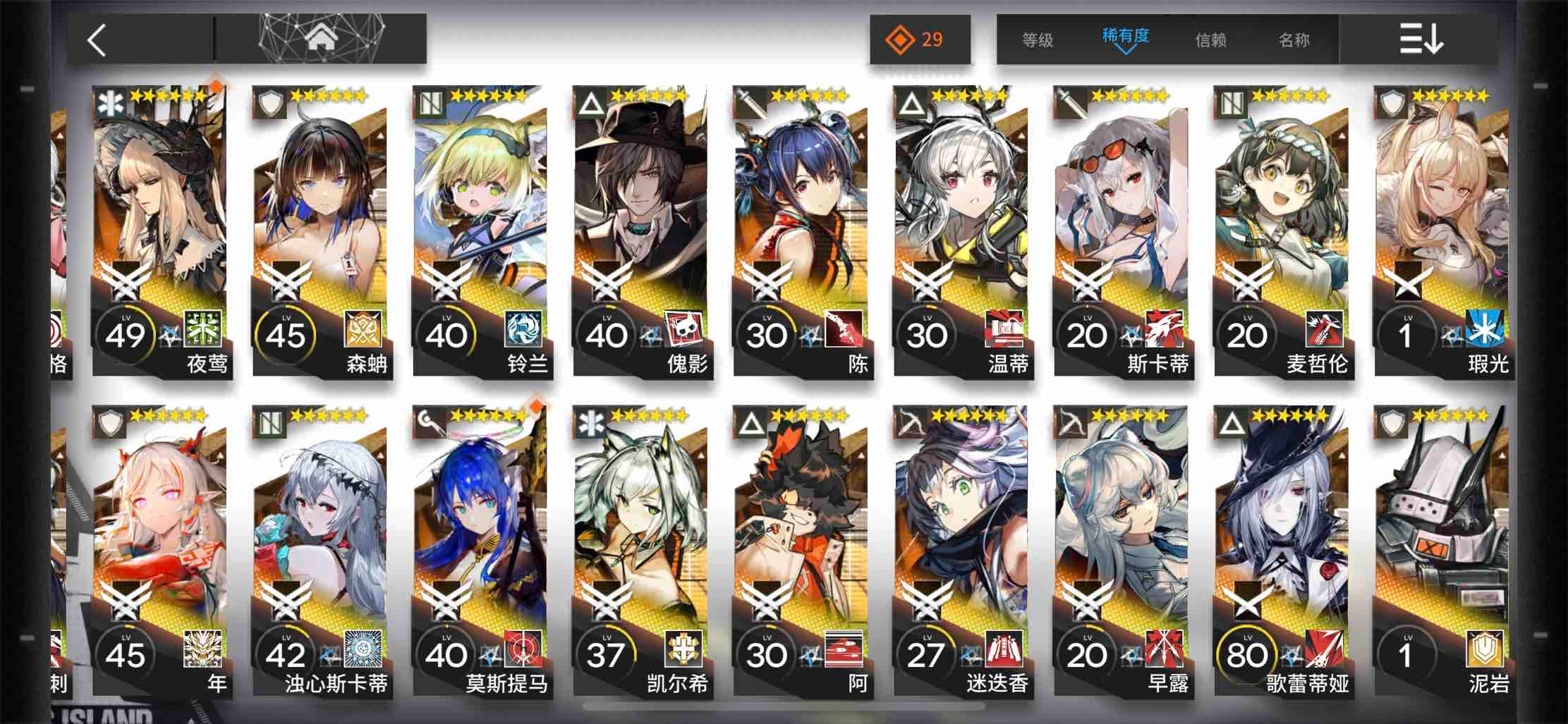Select the 傀影 operator card
1568x724 pixels.
640,233
